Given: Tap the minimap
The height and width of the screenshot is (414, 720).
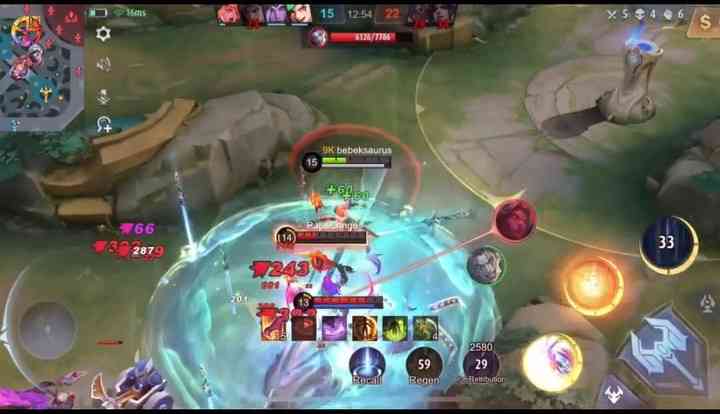Looking at the screenshot, I should [x=42, y=66].
